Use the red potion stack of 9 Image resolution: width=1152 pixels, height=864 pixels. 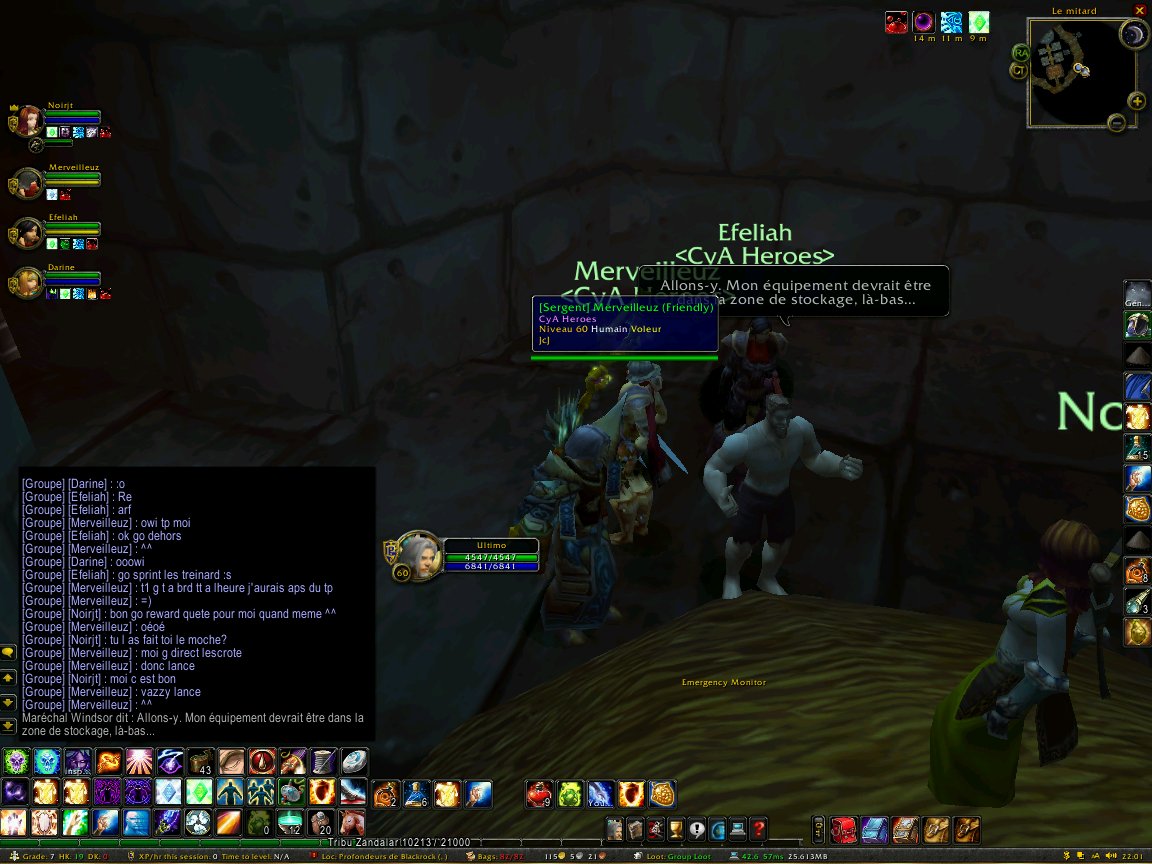tap(539, 794)
